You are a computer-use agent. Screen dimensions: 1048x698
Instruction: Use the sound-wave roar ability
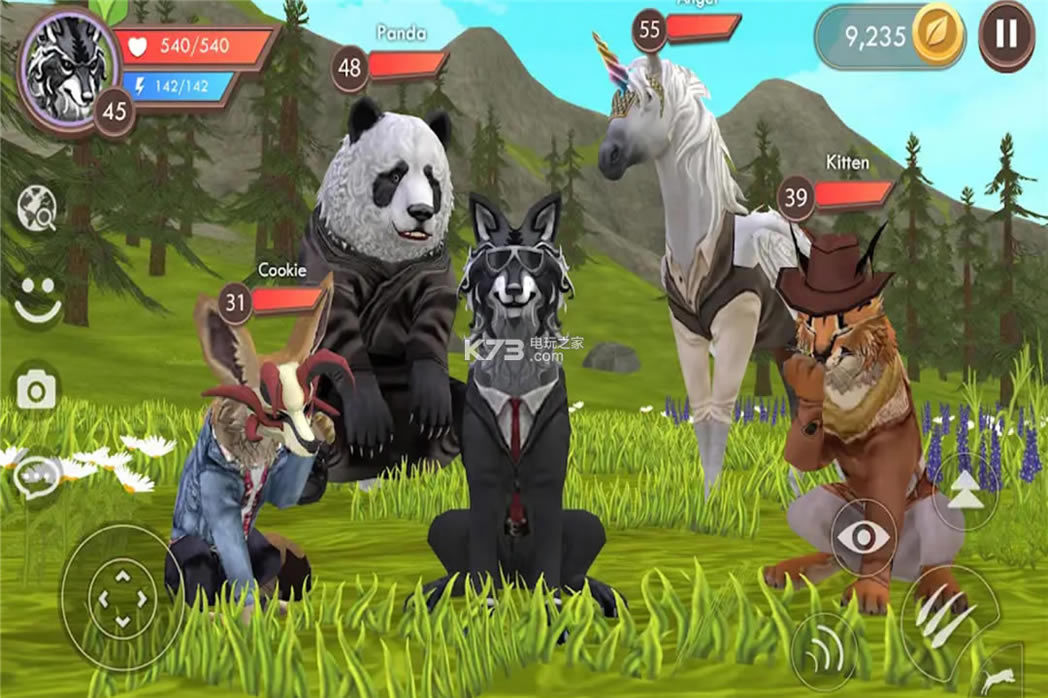(x=823, y=652)
